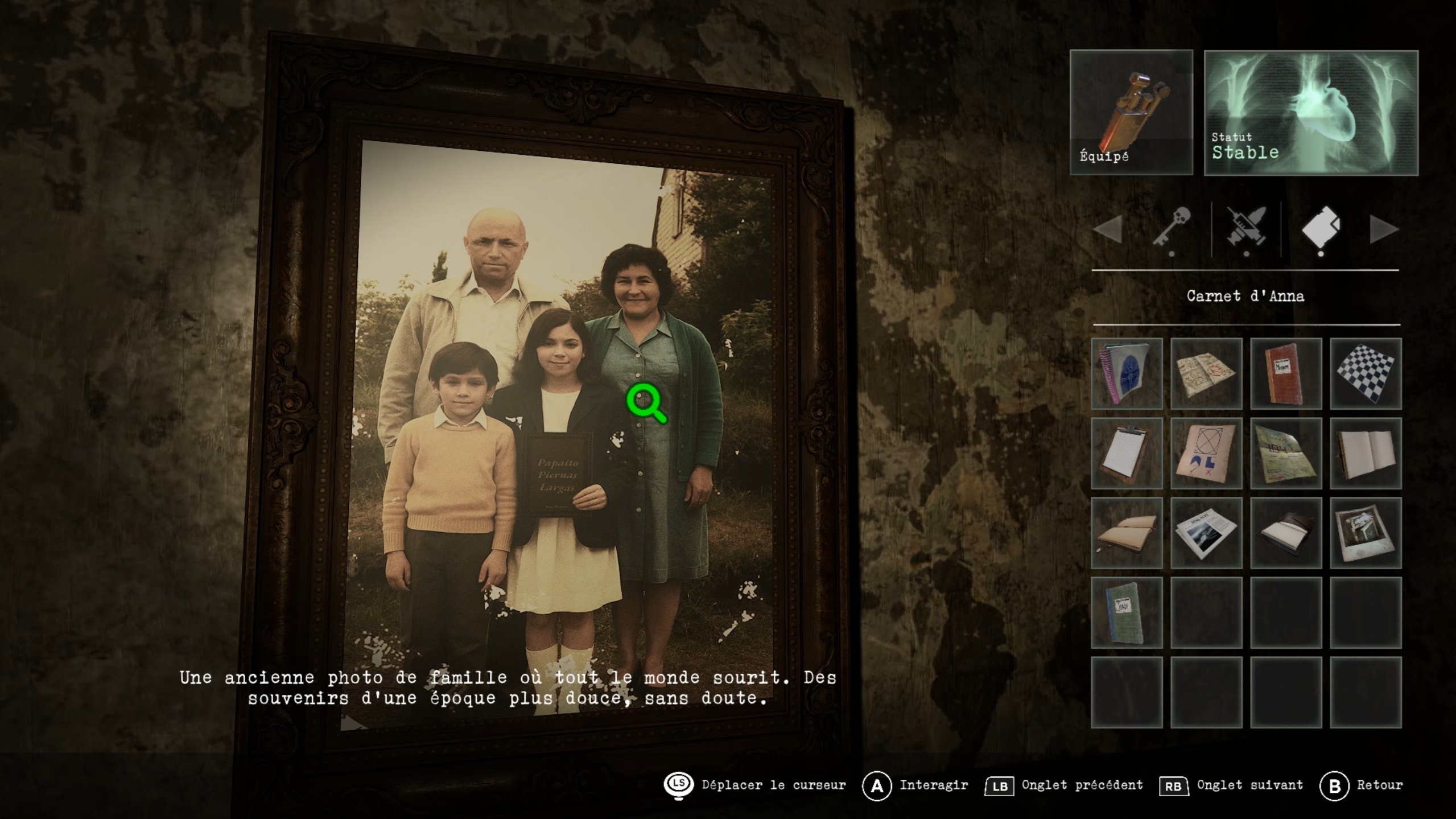Viewport: 1456px width, 819px height.
Task: Select the clipboard document
Action: pyautogui.click(x=1127, y=453)
